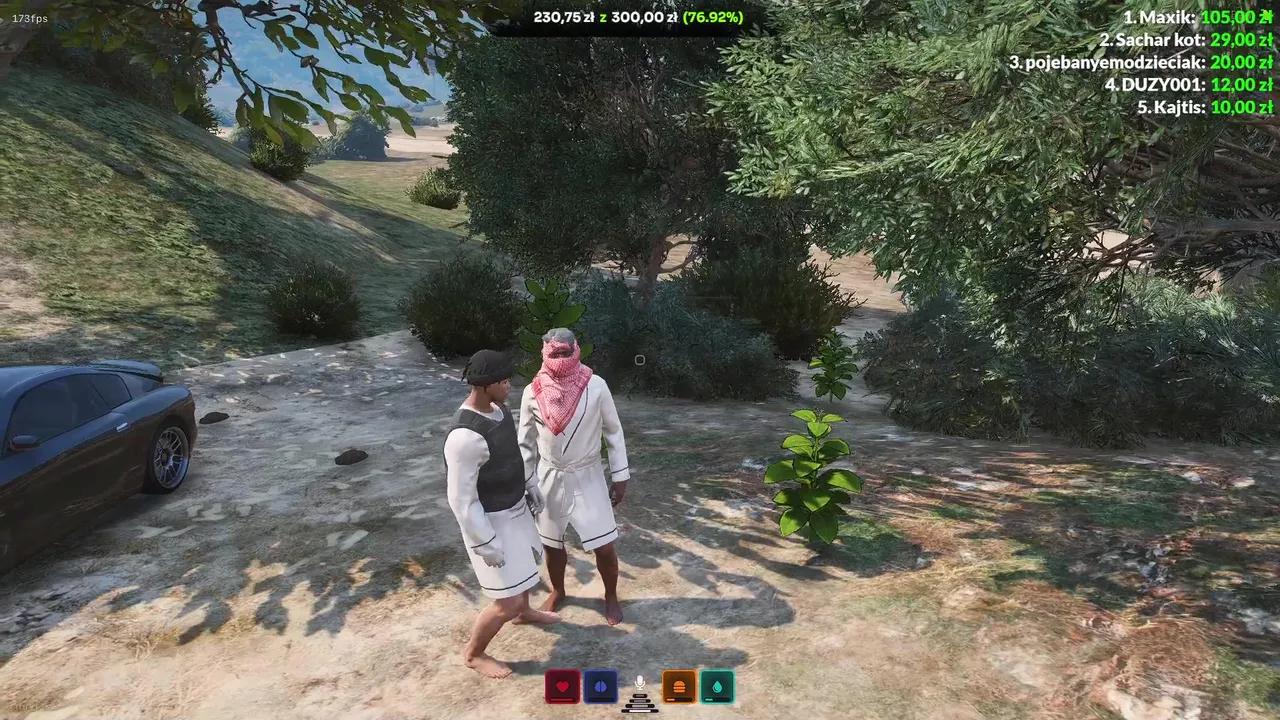The height and width of the screenshot is (720, 1280).
Task: Select the green percentage text (76.92%)
Action: pos(712,17)
